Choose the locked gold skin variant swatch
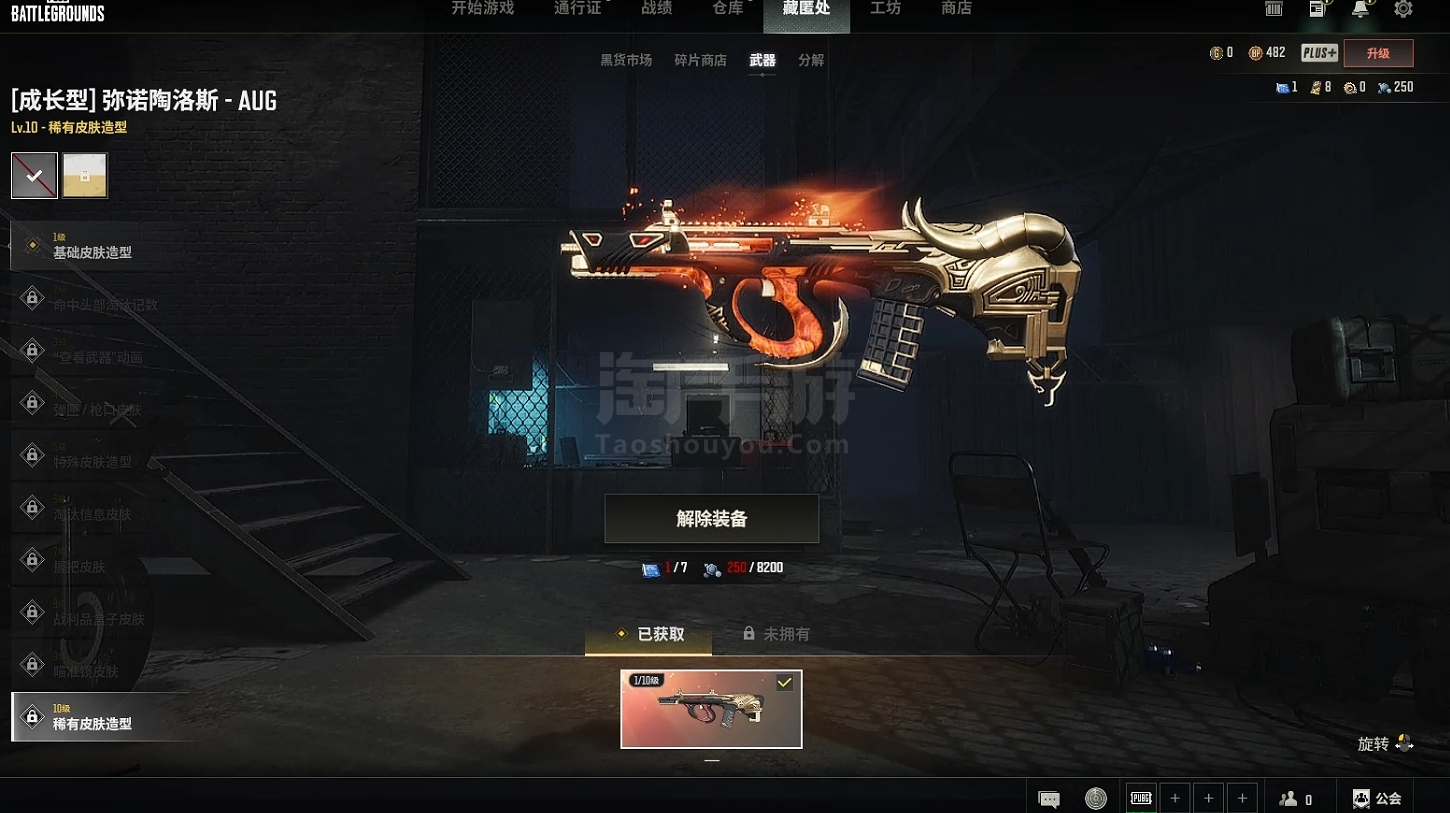The width and height of the screenshot is (1450, 813). pyautogui.click(x=85, y=176)
